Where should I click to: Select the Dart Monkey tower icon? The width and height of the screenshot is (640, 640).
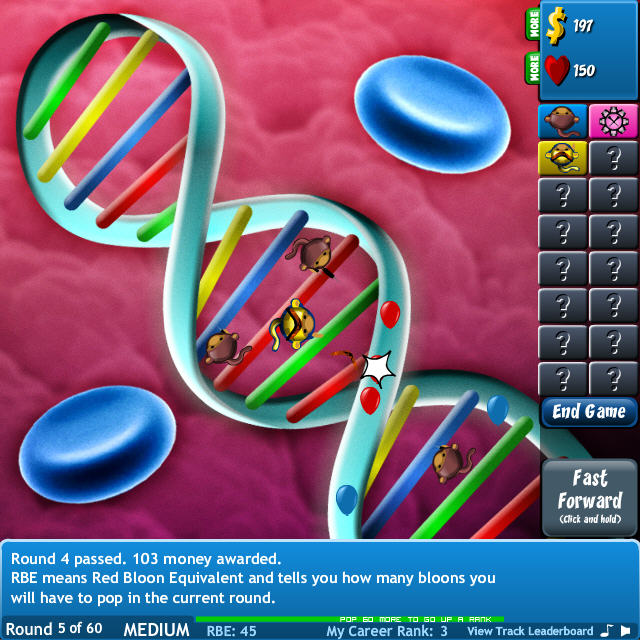pyautogui.click(x=563, y=121)
